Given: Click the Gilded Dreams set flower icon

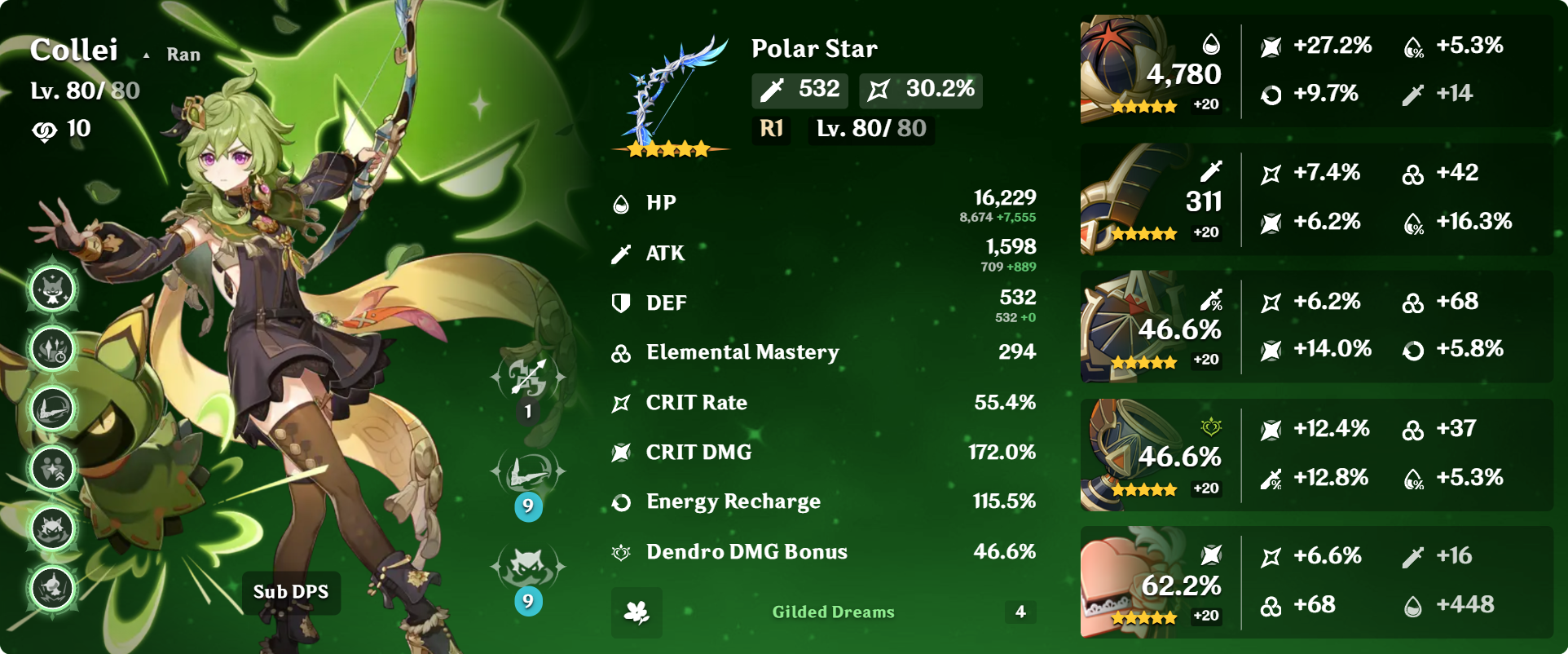Looking at the screenshot, I should pos(636,612).
